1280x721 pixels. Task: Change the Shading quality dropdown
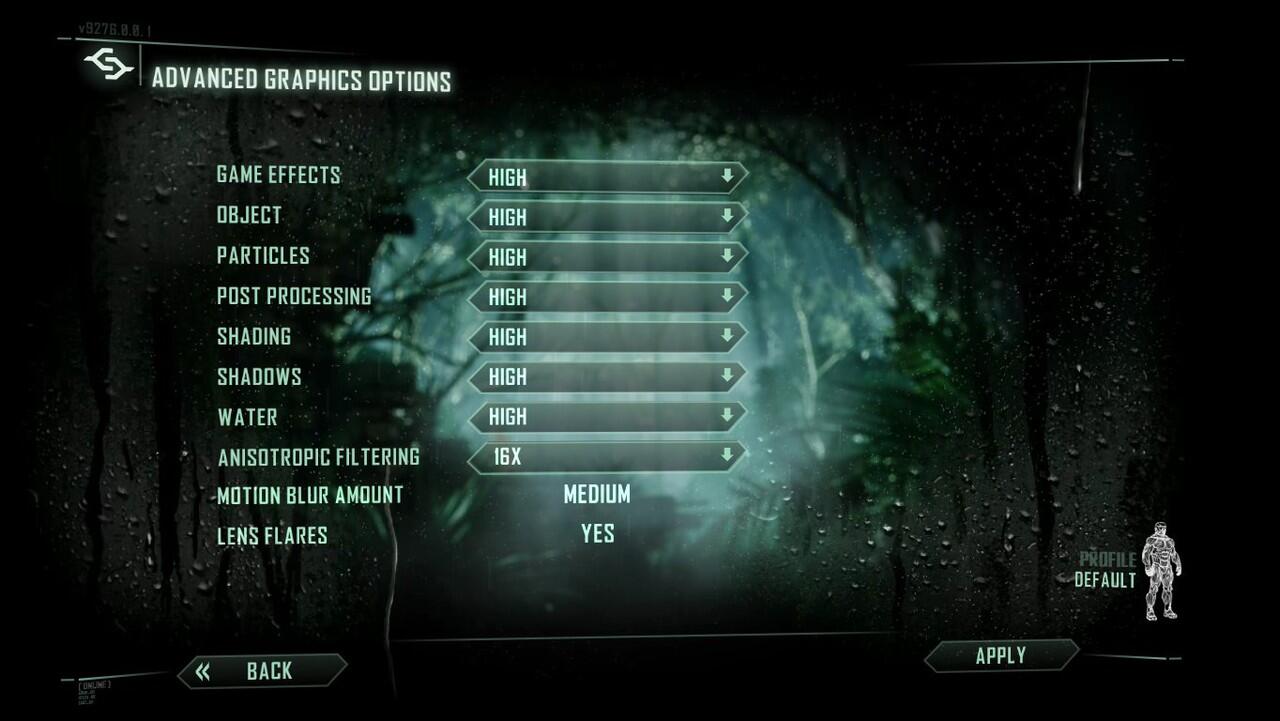click(x=607, y=337)
